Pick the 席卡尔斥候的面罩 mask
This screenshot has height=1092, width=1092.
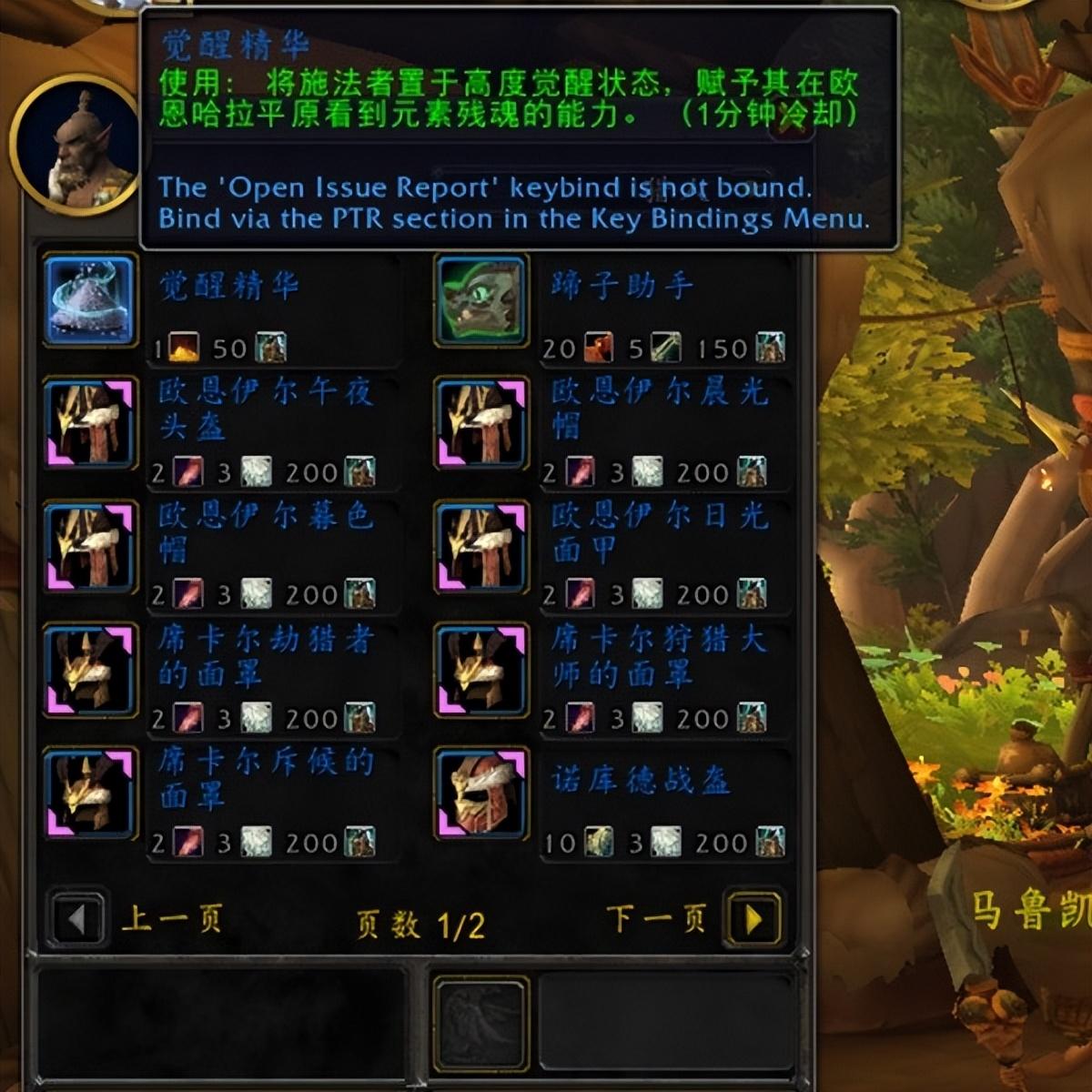[90, 793]
